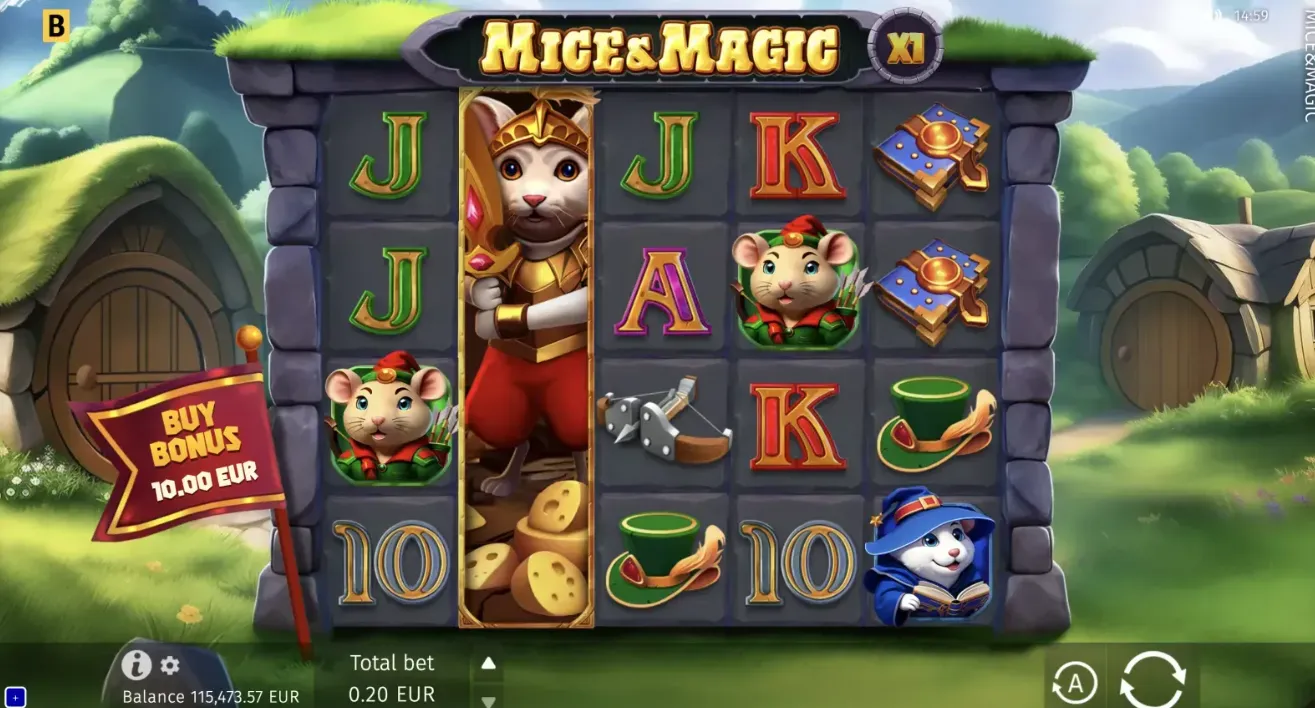Open the game info paytable
This screenshot has width=1315, height=708.
(136, 665)
